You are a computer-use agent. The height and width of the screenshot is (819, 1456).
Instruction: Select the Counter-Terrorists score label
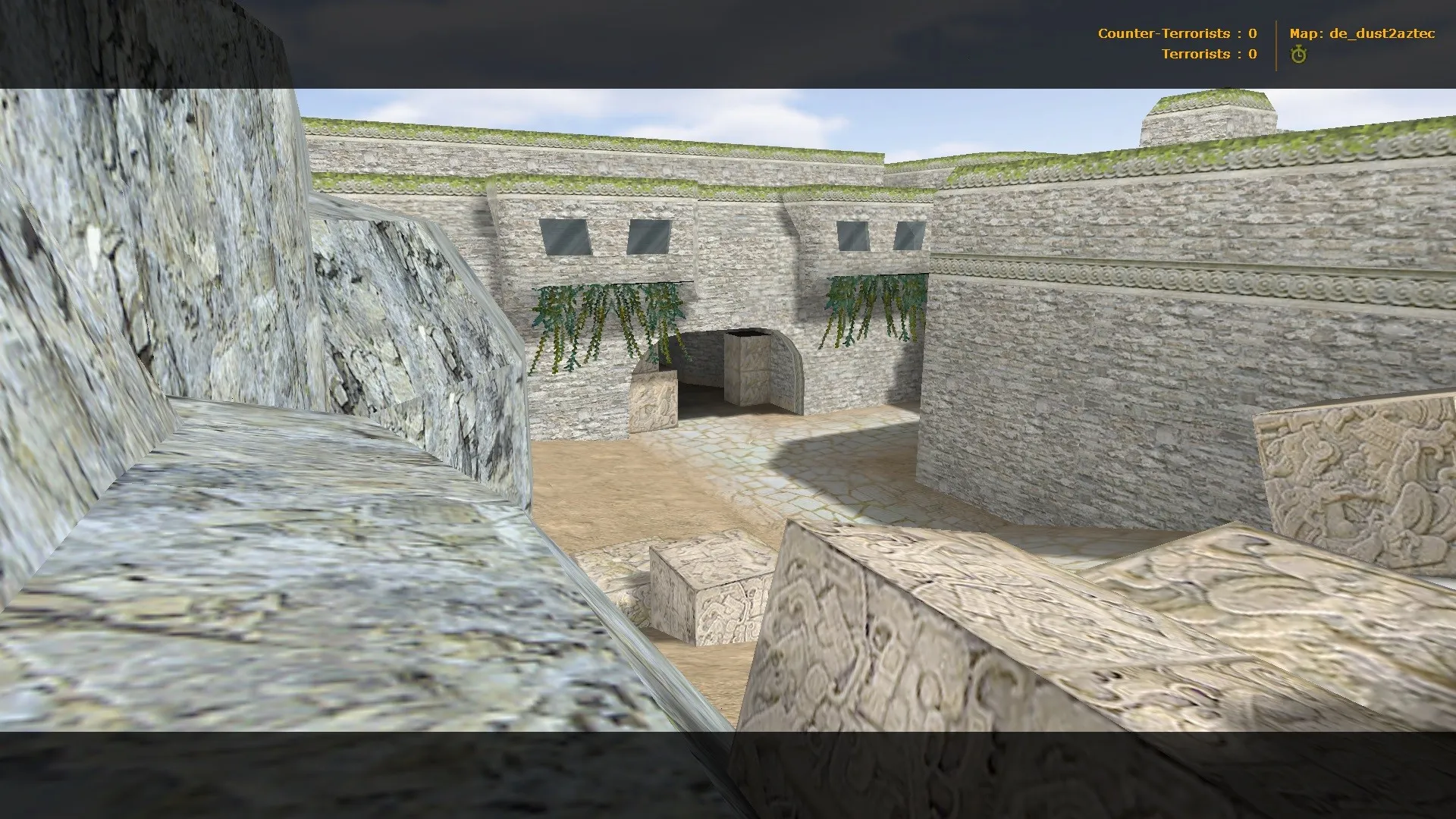point(1164,33)
